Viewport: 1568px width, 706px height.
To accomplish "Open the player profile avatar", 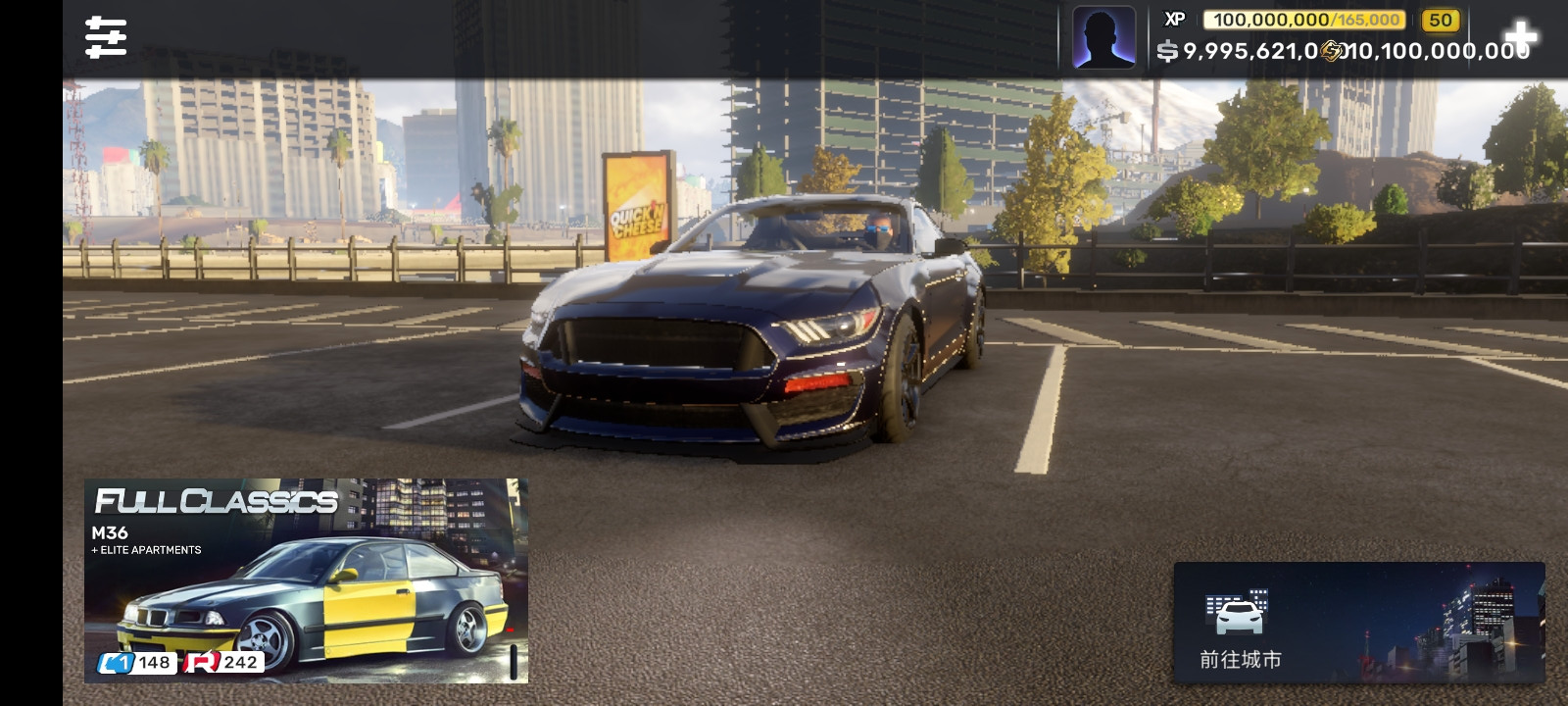I will coord(1103,37).
